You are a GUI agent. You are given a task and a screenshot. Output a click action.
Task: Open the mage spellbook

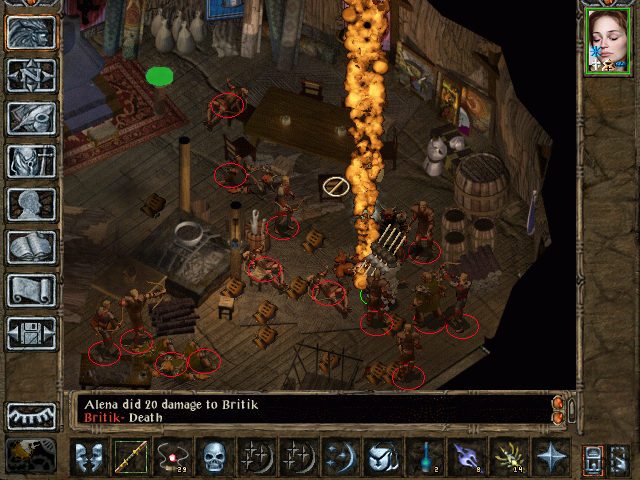31,246
